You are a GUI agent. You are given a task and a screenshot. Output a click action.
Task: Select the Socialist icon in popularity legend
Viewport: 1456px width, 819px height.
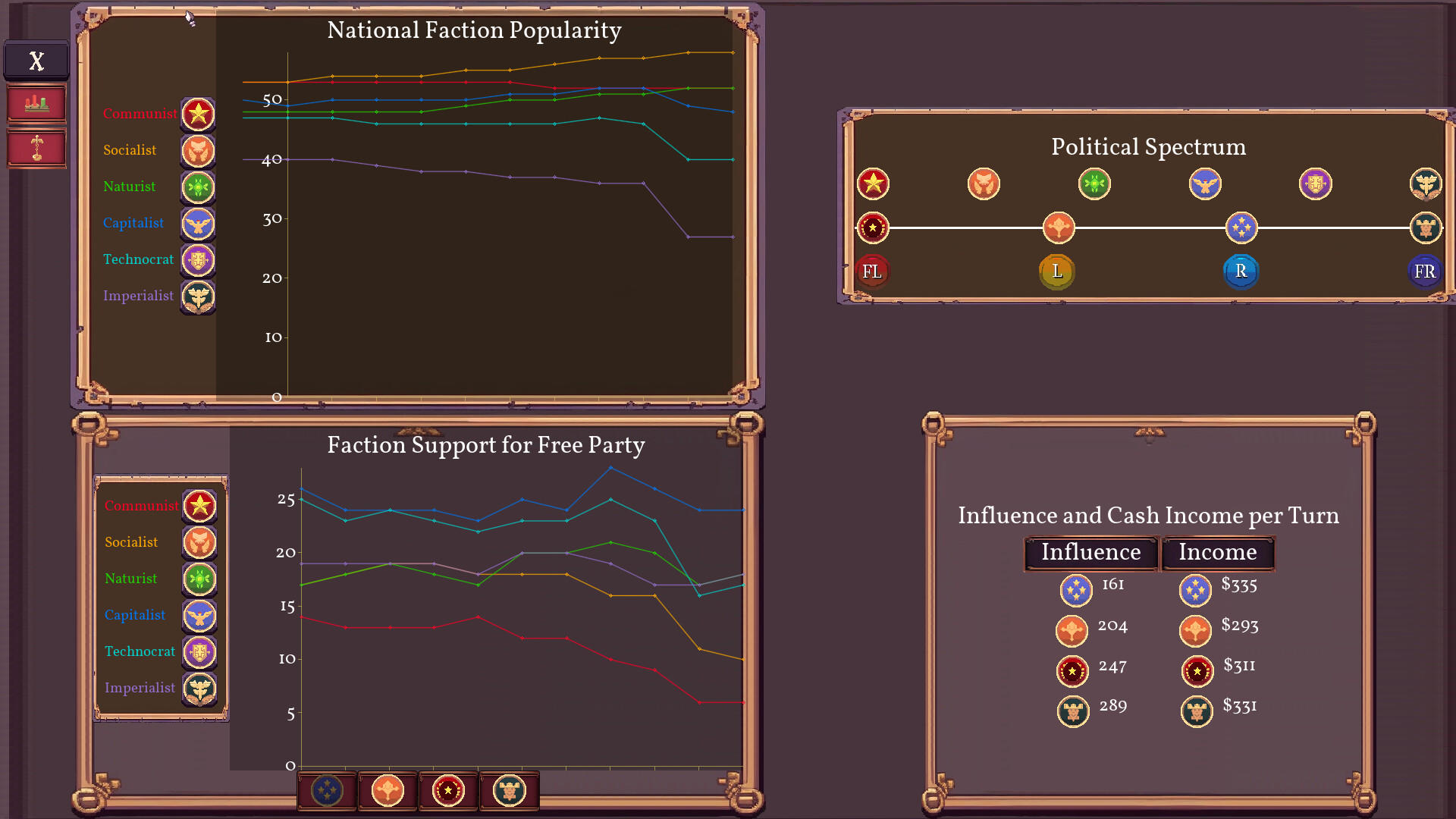(198, 151)
